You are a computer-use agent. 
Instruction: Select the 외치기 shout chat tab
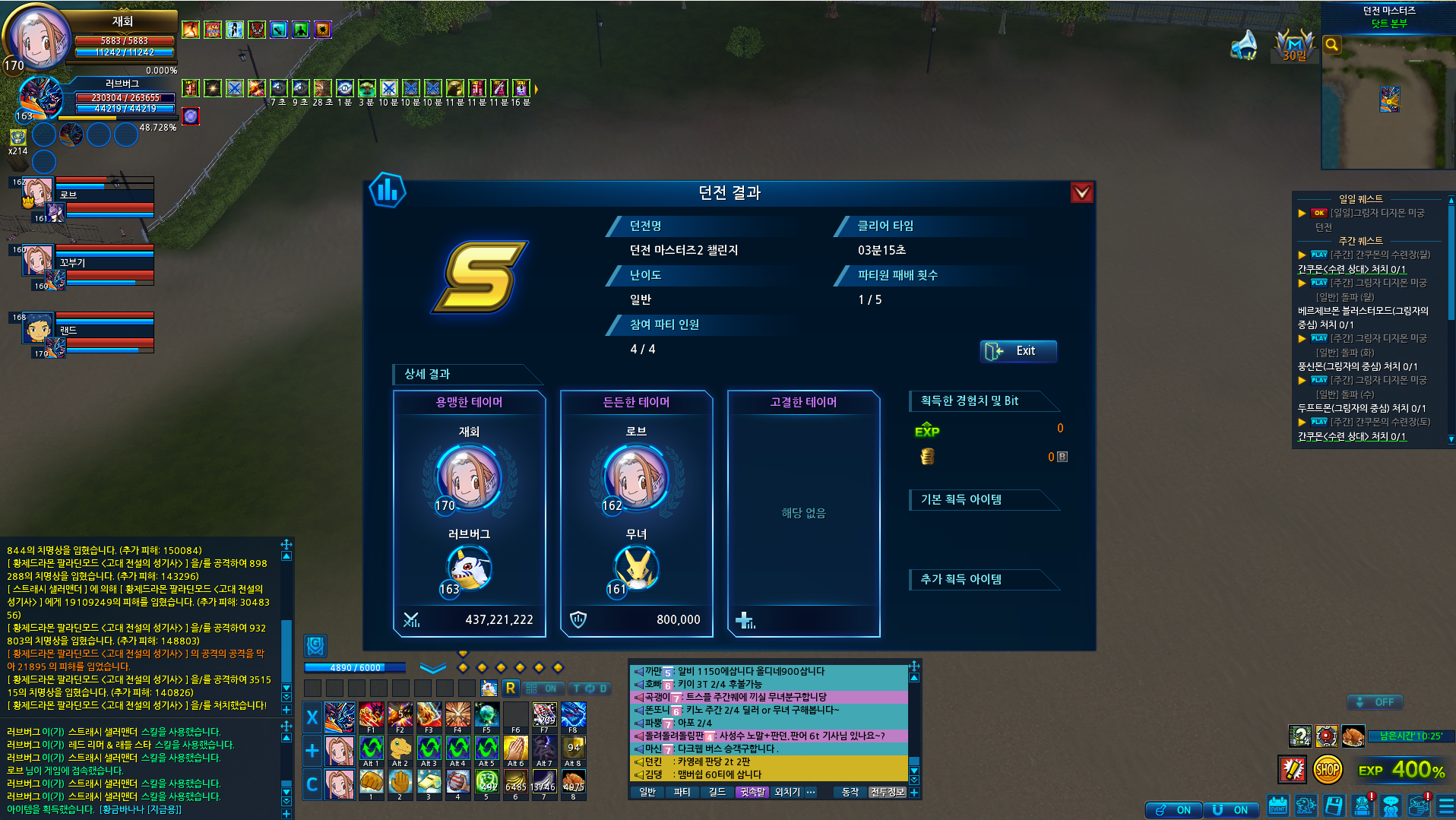787,792
